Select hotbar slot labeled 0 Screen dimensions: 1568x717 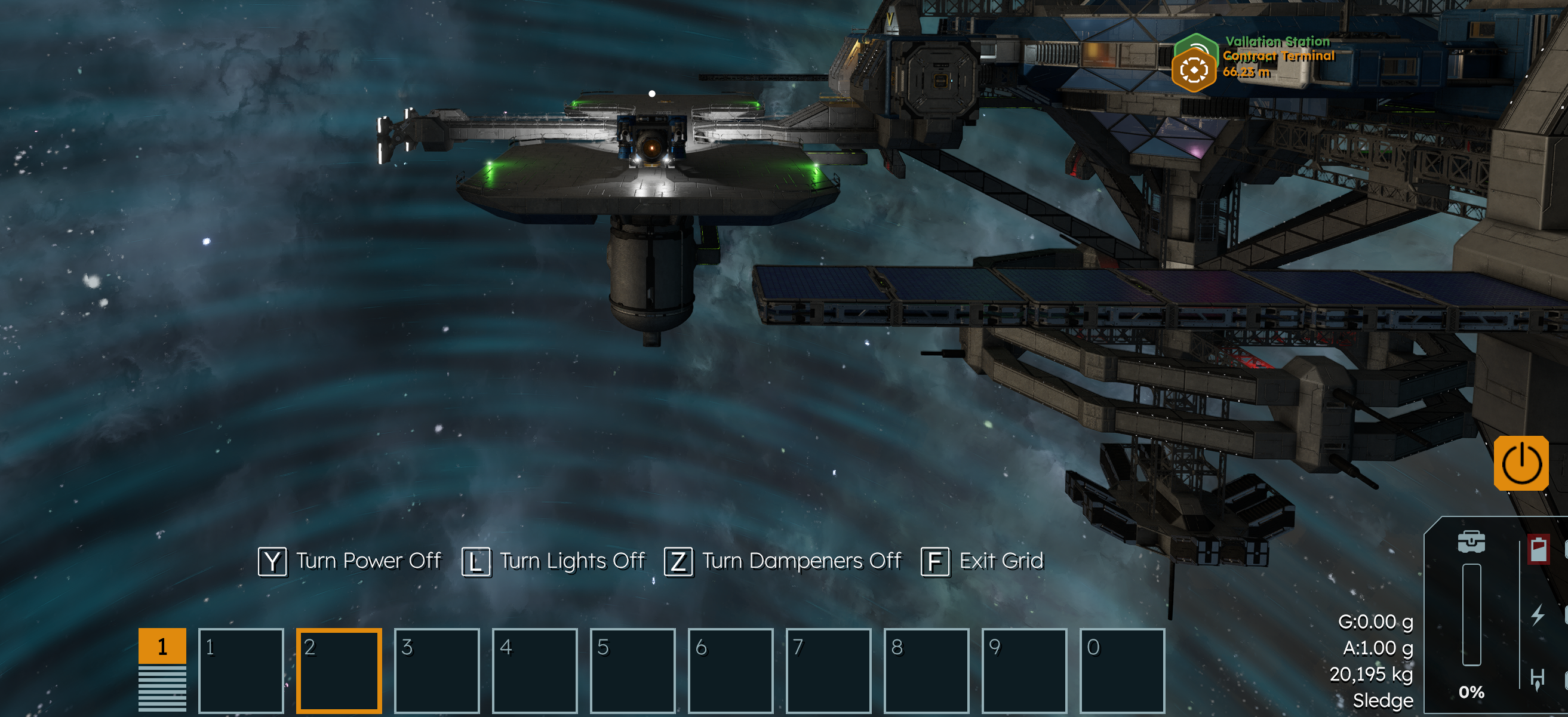(x=1122, y=670)
